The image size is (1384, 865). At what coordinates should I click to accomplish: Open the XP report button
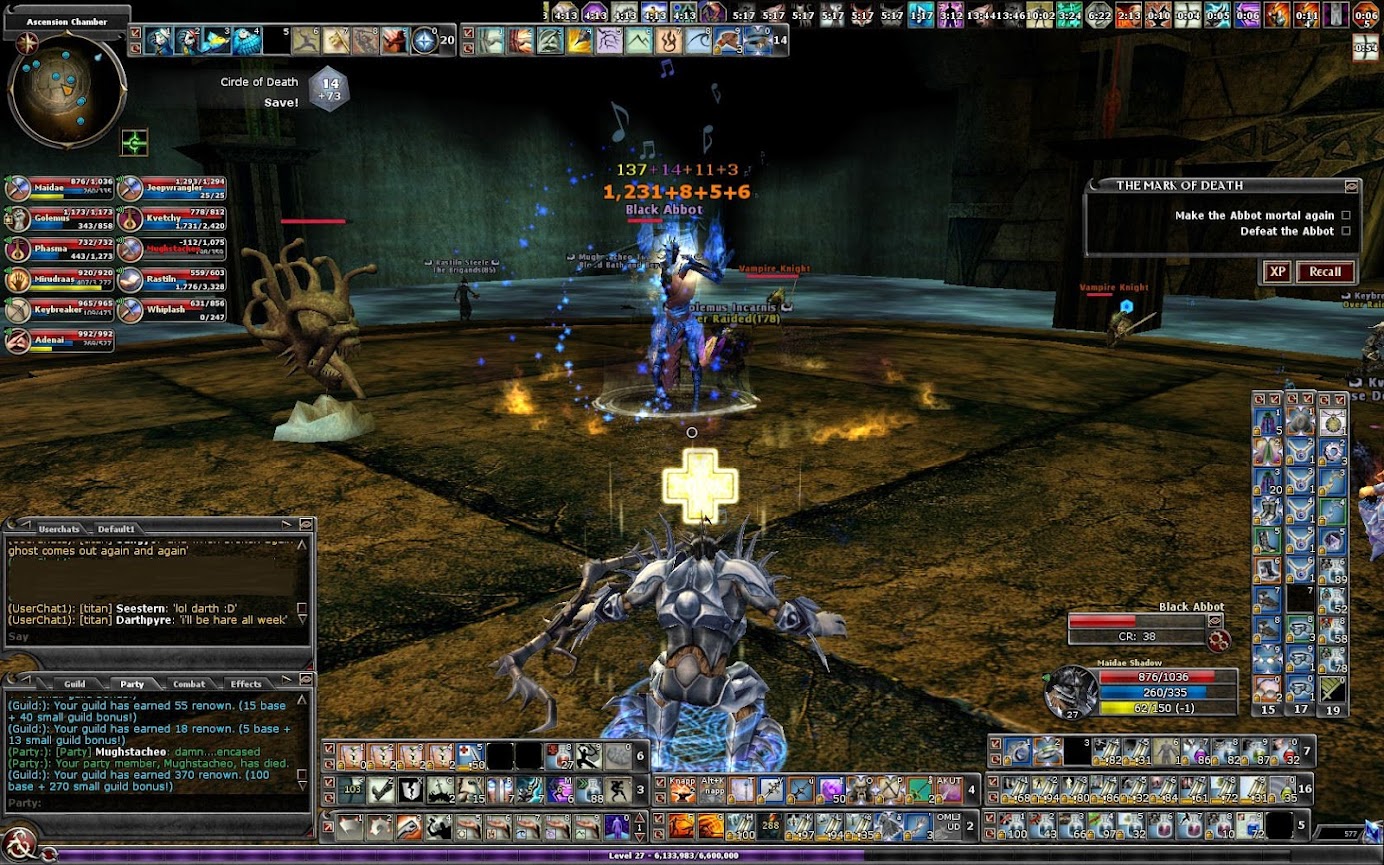(x=1277, y=272)
